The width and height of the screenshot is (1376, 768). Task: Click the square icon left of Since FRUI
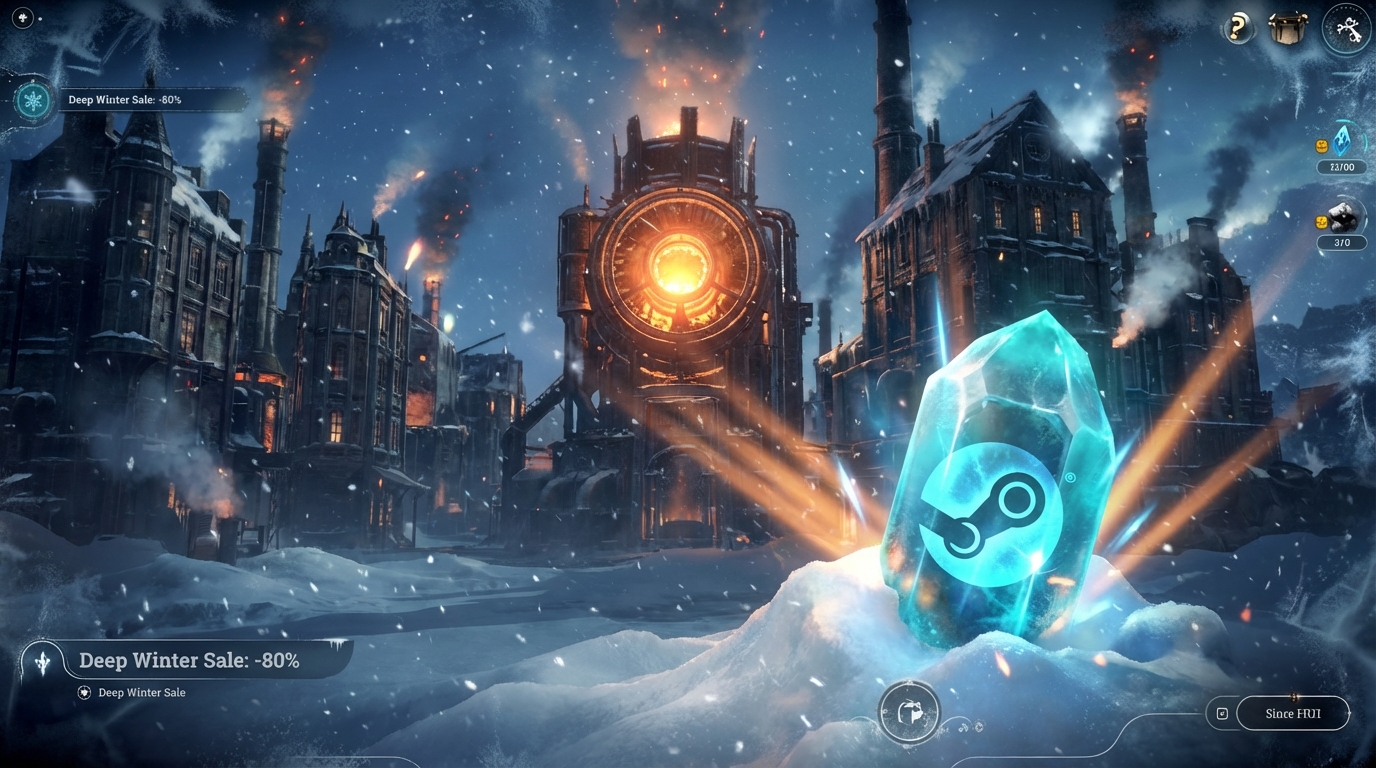coord(1222,713)
